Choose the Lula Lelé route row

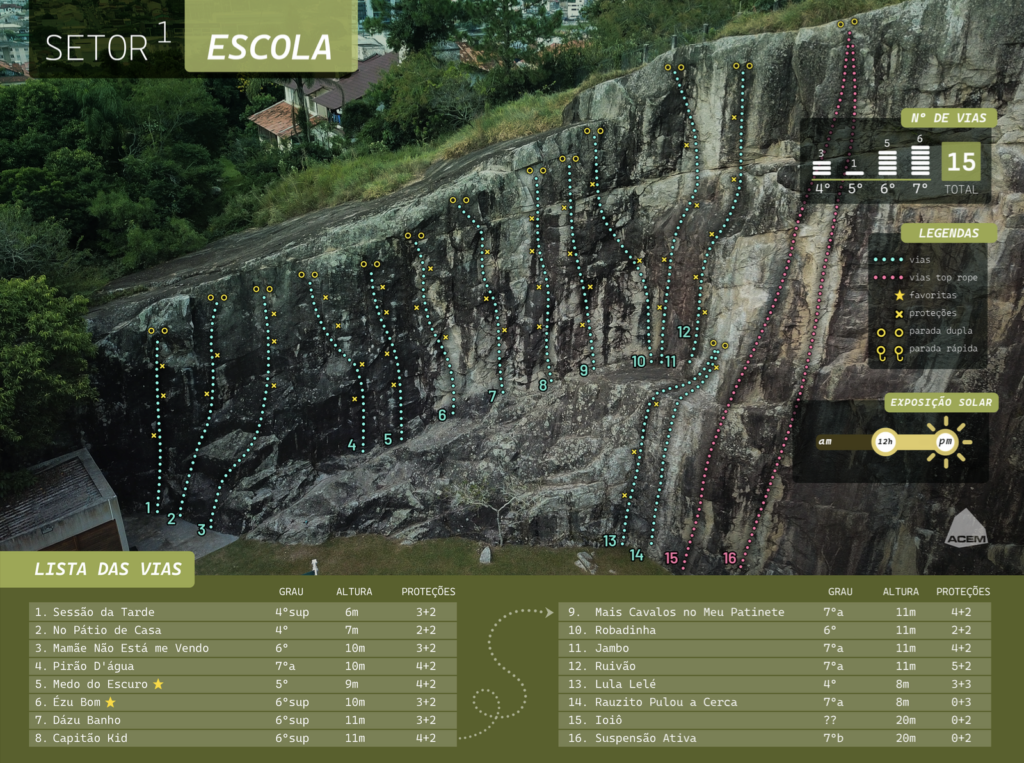pos(775,684)
